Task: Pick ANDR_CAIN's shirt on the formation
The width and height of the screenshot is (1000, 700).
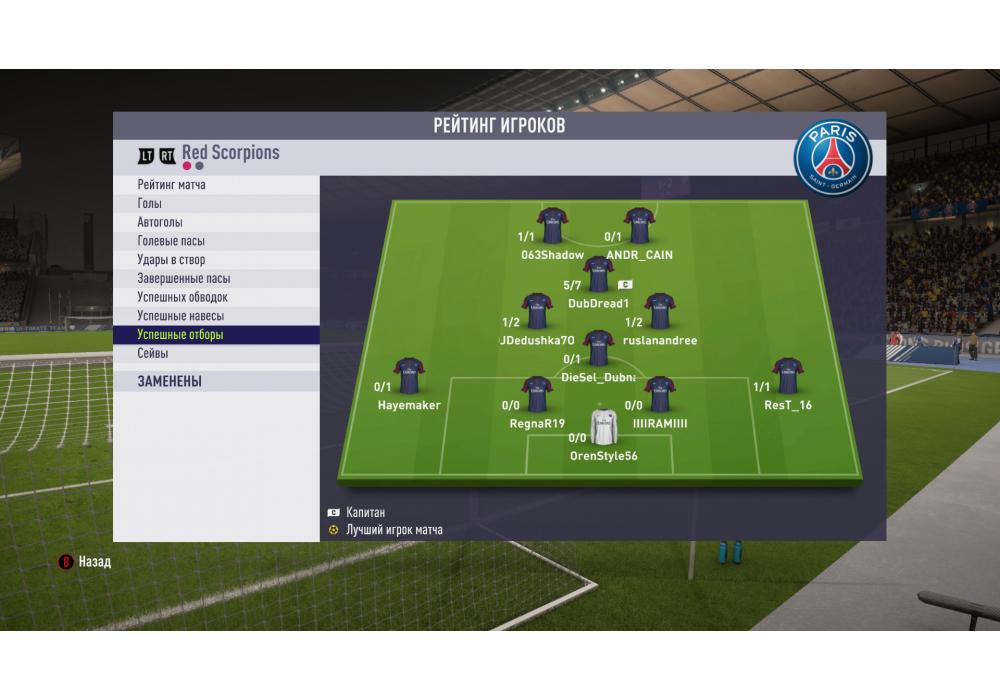Action: point(639,227)
